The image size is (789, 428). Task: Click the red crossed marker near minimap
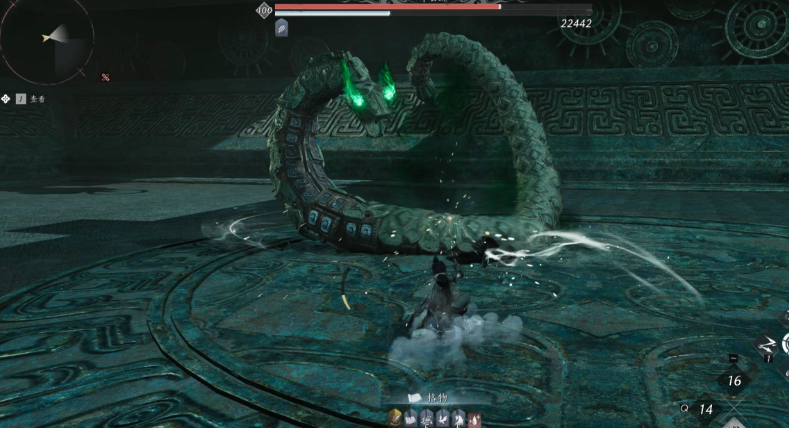(105, 77)
